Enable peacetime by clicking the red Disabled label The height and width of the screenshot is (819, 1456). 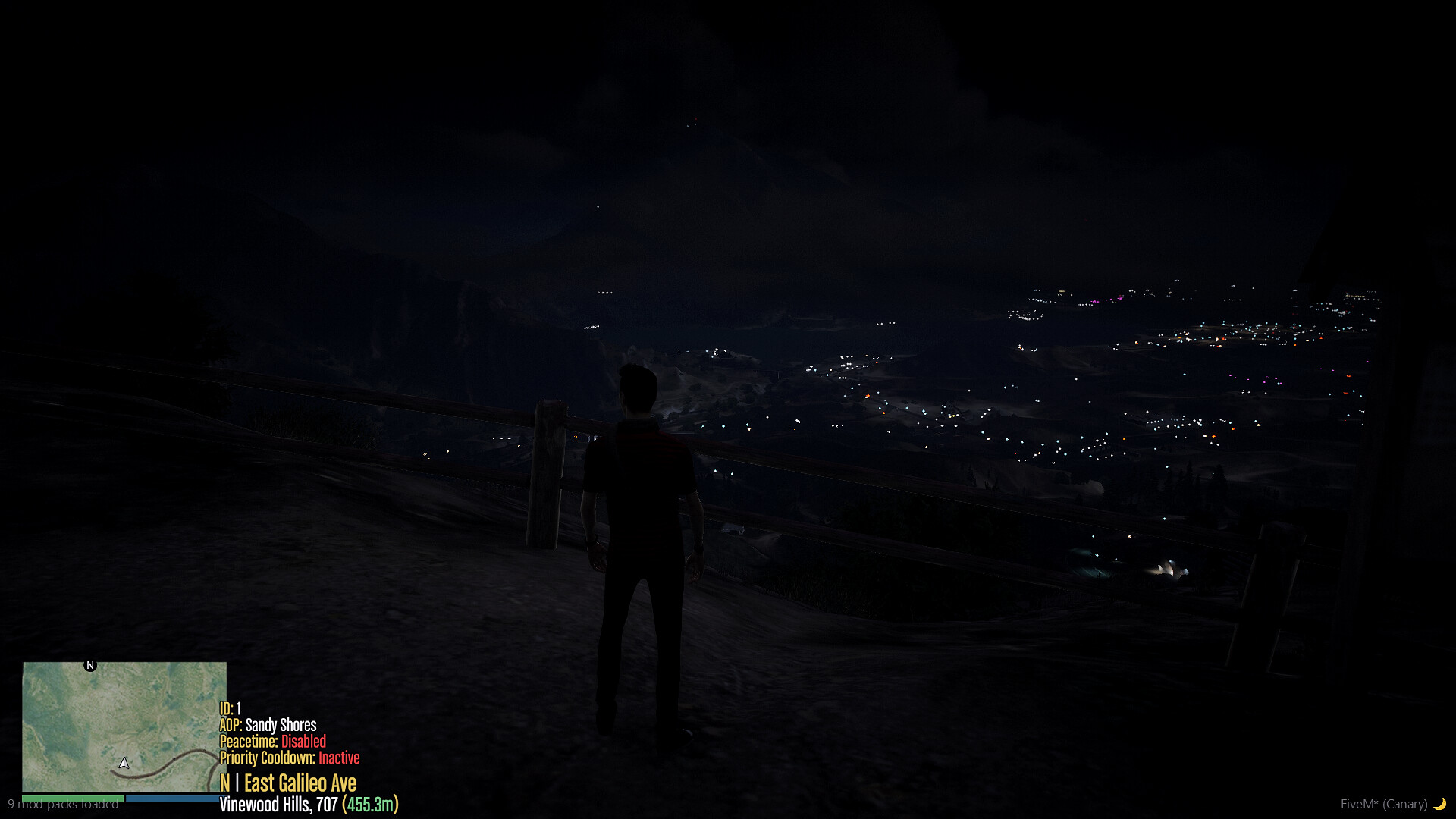coord(306,742)
